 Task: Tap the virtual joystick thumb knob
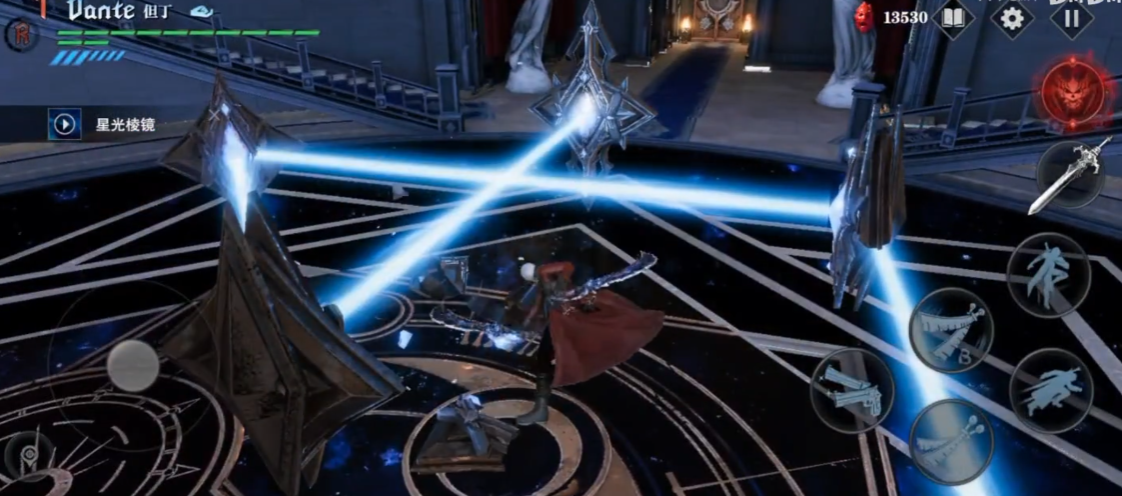pyautogui.click(x=133, y=365)
